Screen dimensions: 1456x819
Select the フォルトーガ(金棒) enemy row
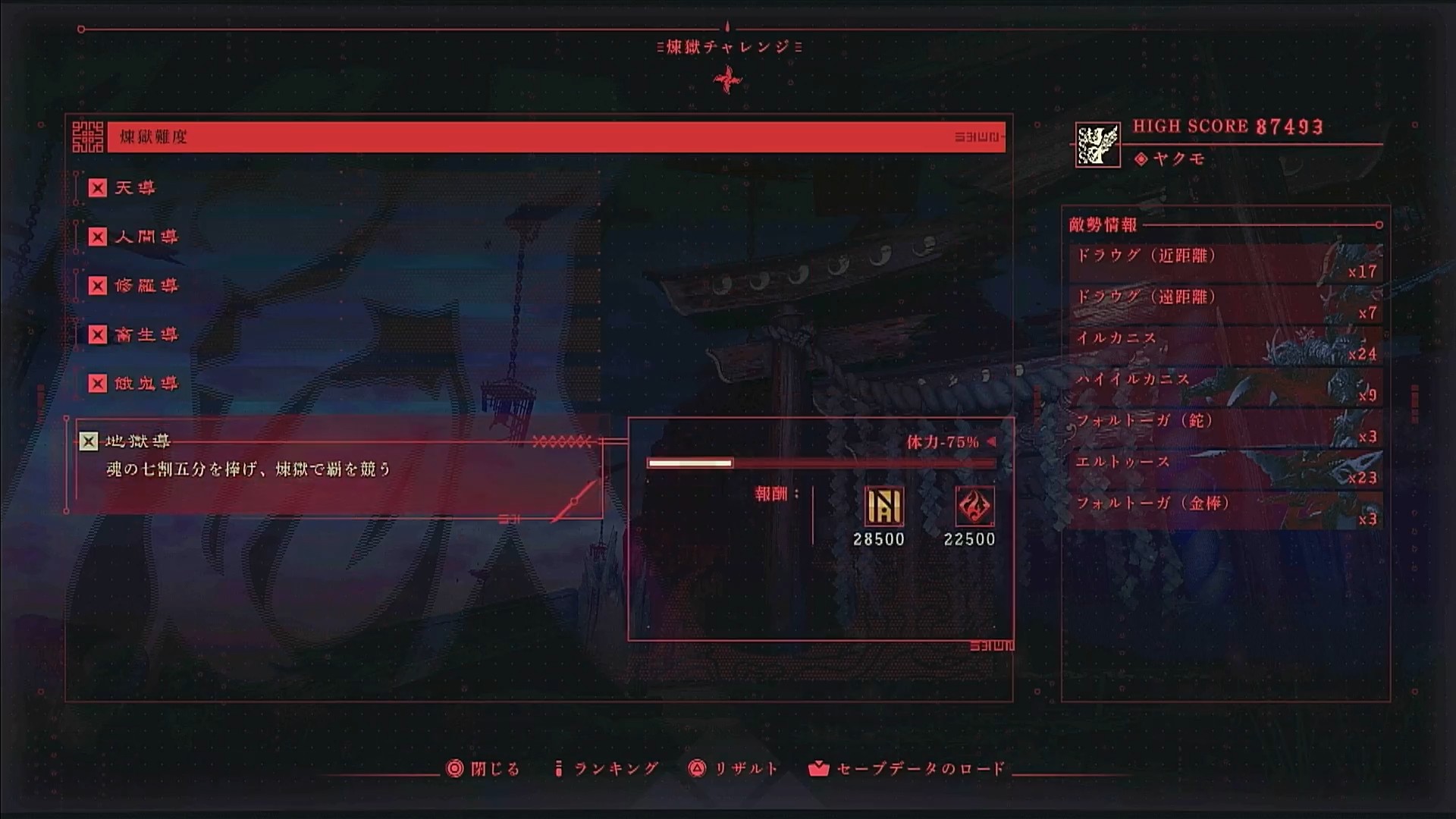pos(1225,510)
